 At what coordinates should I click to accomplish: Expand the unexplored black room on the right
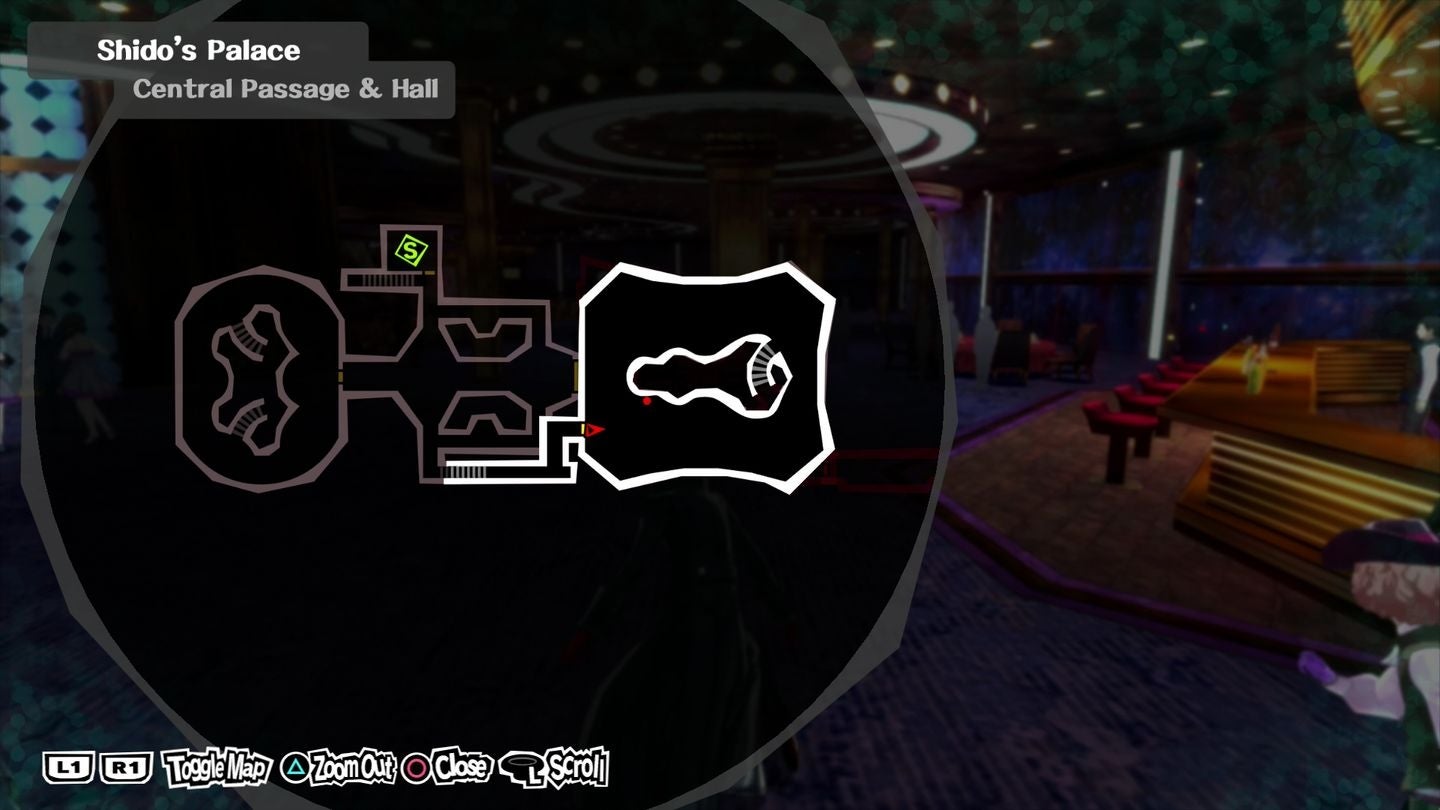705,375
